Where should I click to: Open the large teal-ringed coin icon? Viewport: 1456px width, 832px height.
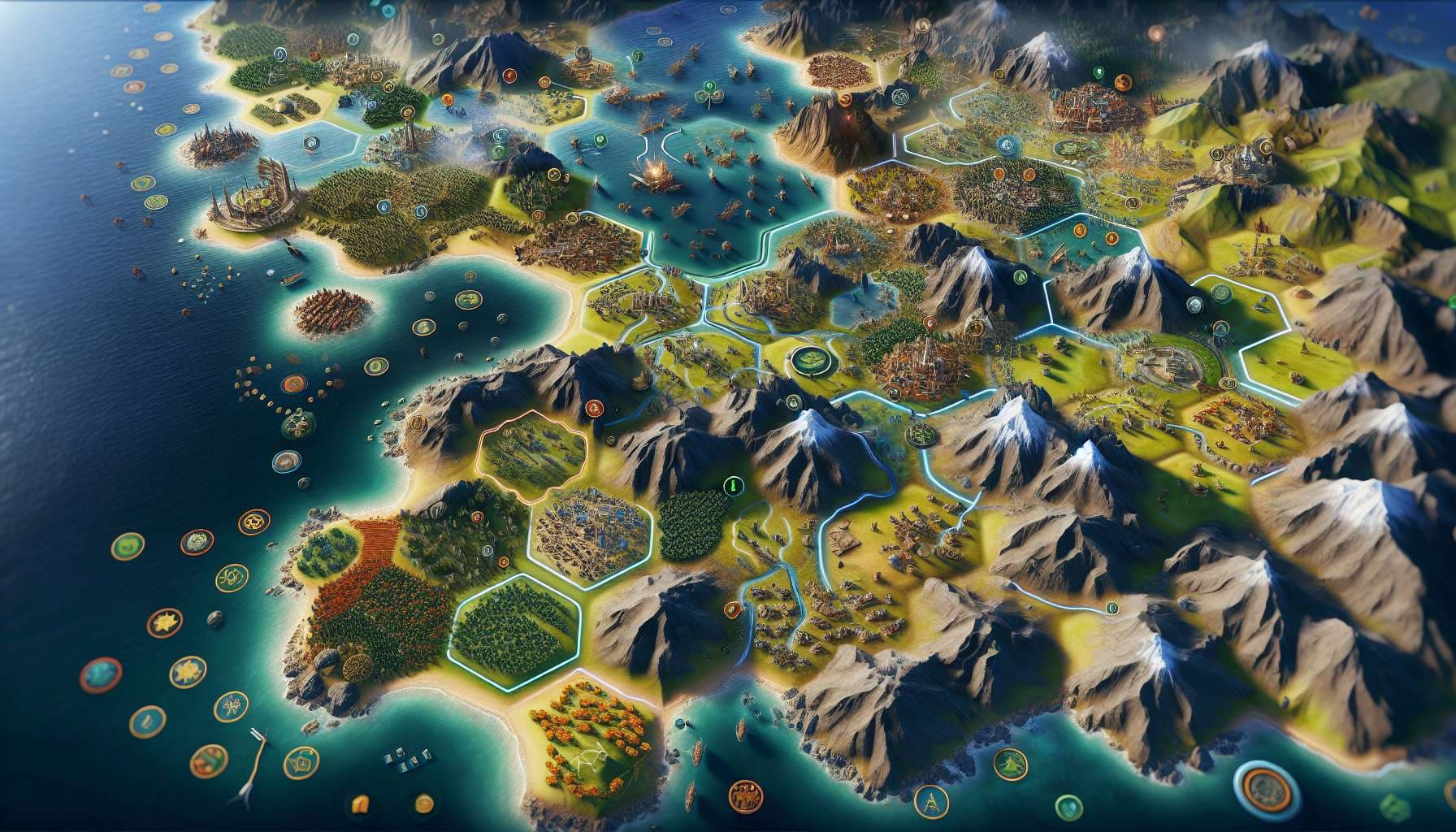[x=1262, y=789]
